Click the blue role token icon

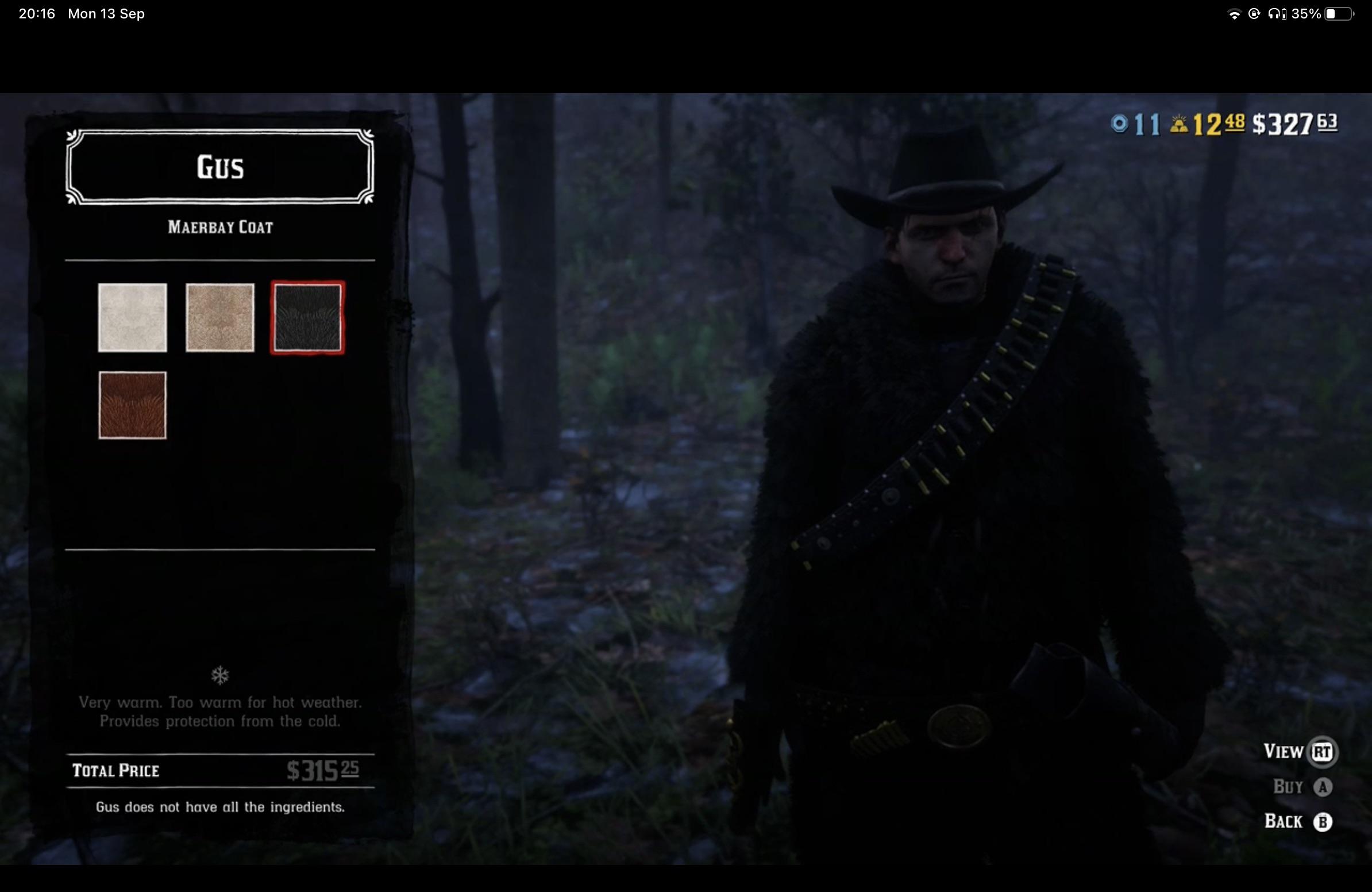pos(1119,124)
